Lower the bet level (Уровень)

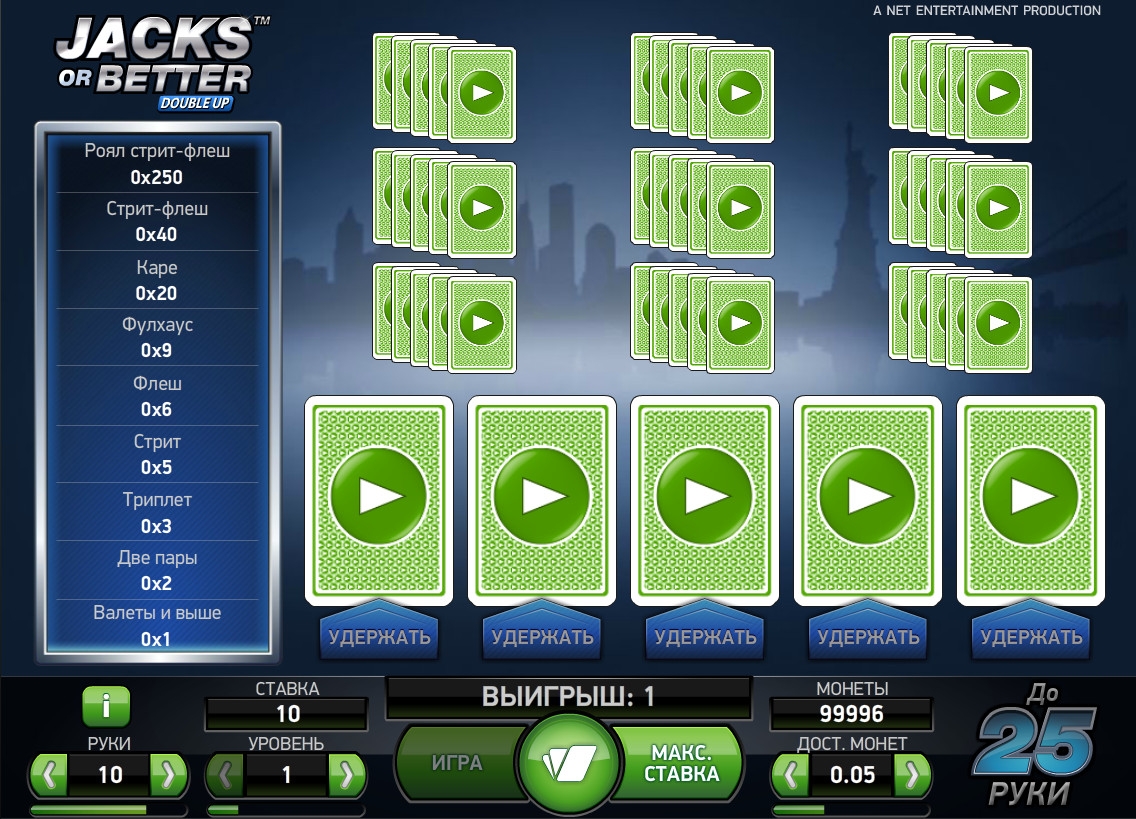tap(226, 774)
